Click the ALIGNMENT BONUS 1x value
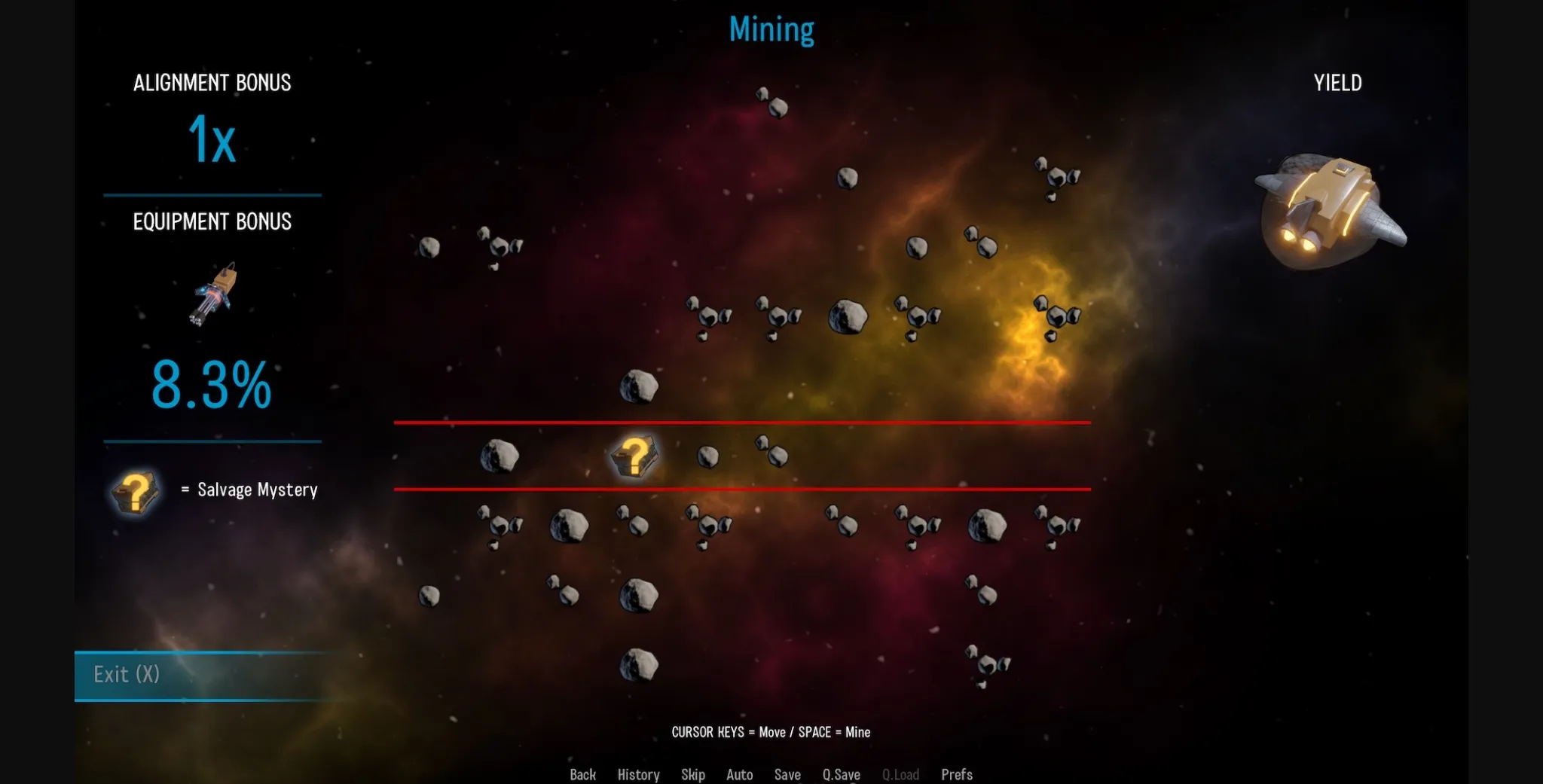 (x=212, y=139)
